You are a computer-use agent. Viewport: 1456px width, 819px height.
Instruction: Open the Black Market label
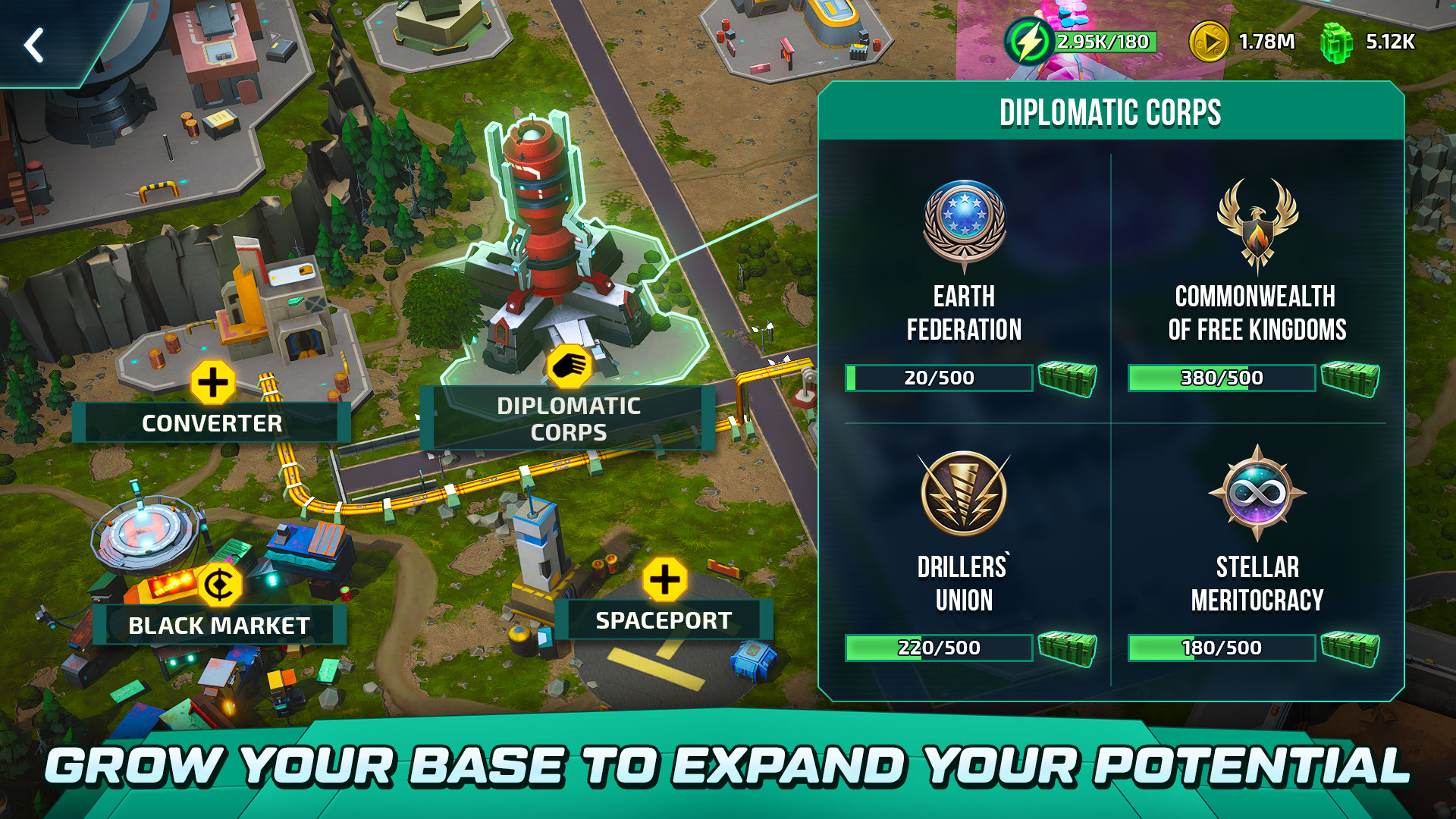point(218,626)
